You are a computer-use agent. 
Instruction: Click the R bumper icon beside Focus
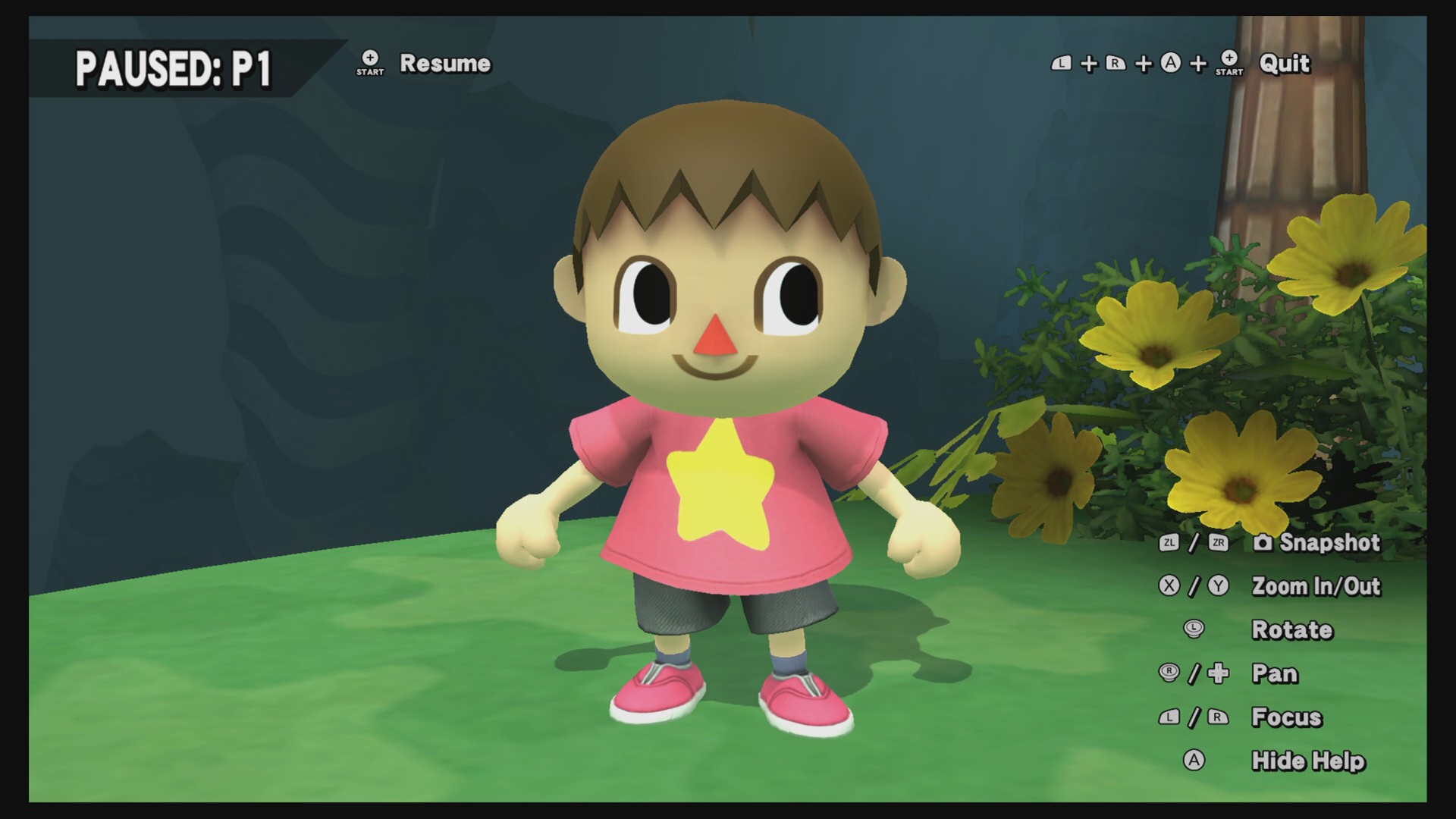[x=1217, y=717]
